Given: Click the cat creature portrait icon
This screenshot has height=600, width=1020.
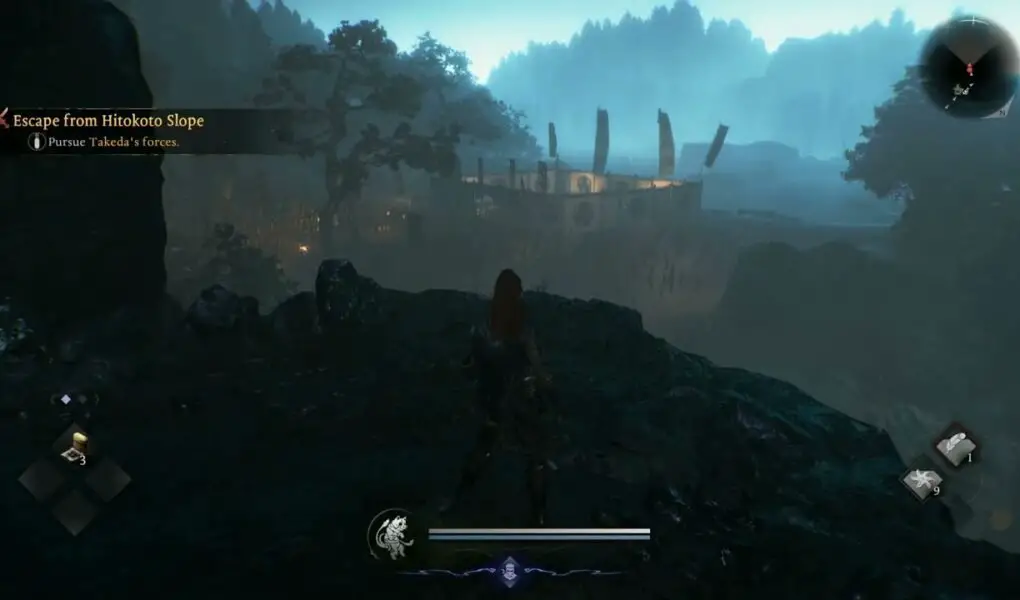Looking at the screenshot, I should coord(391,534).
